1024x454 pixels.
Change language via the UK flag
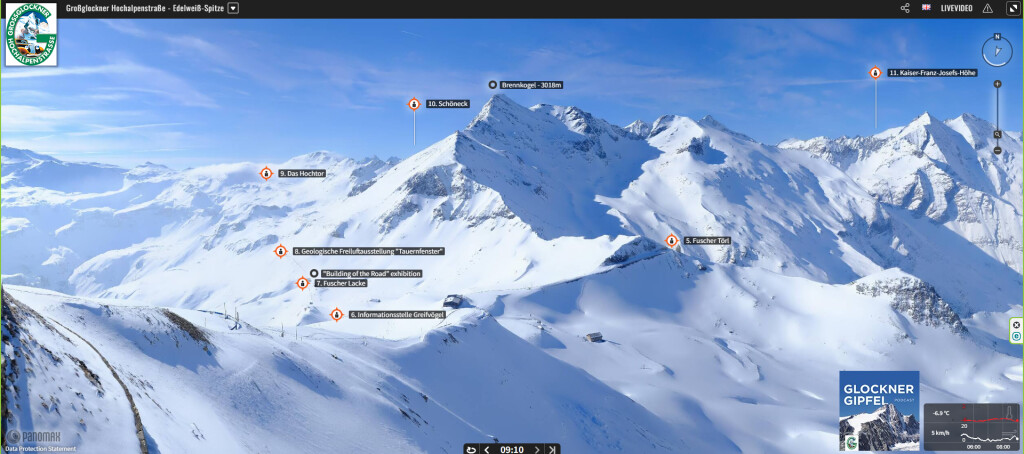click(926, 8)
